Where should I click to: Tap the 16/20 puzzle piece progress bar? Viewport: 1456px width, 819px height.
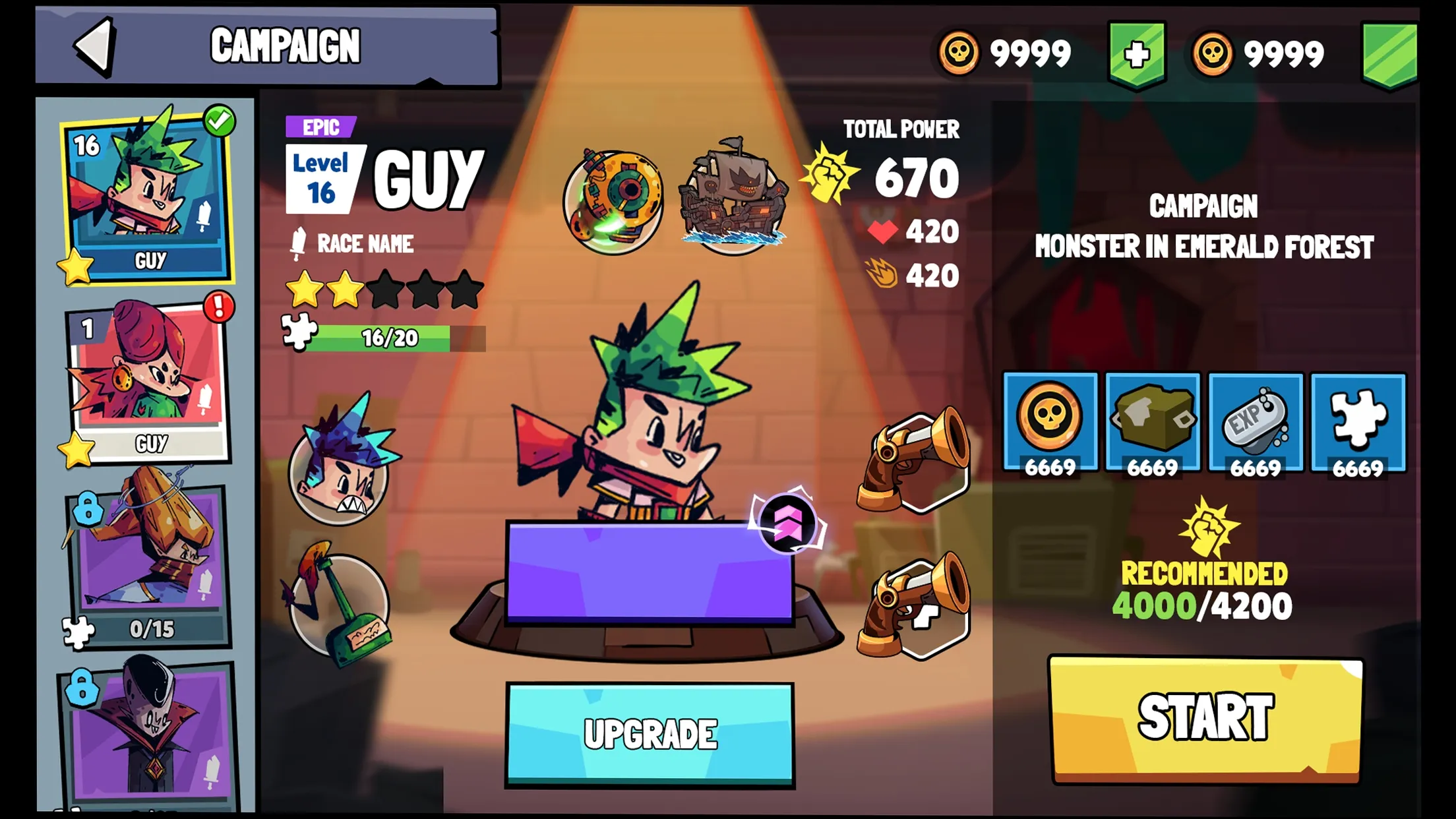click(389, 338)
